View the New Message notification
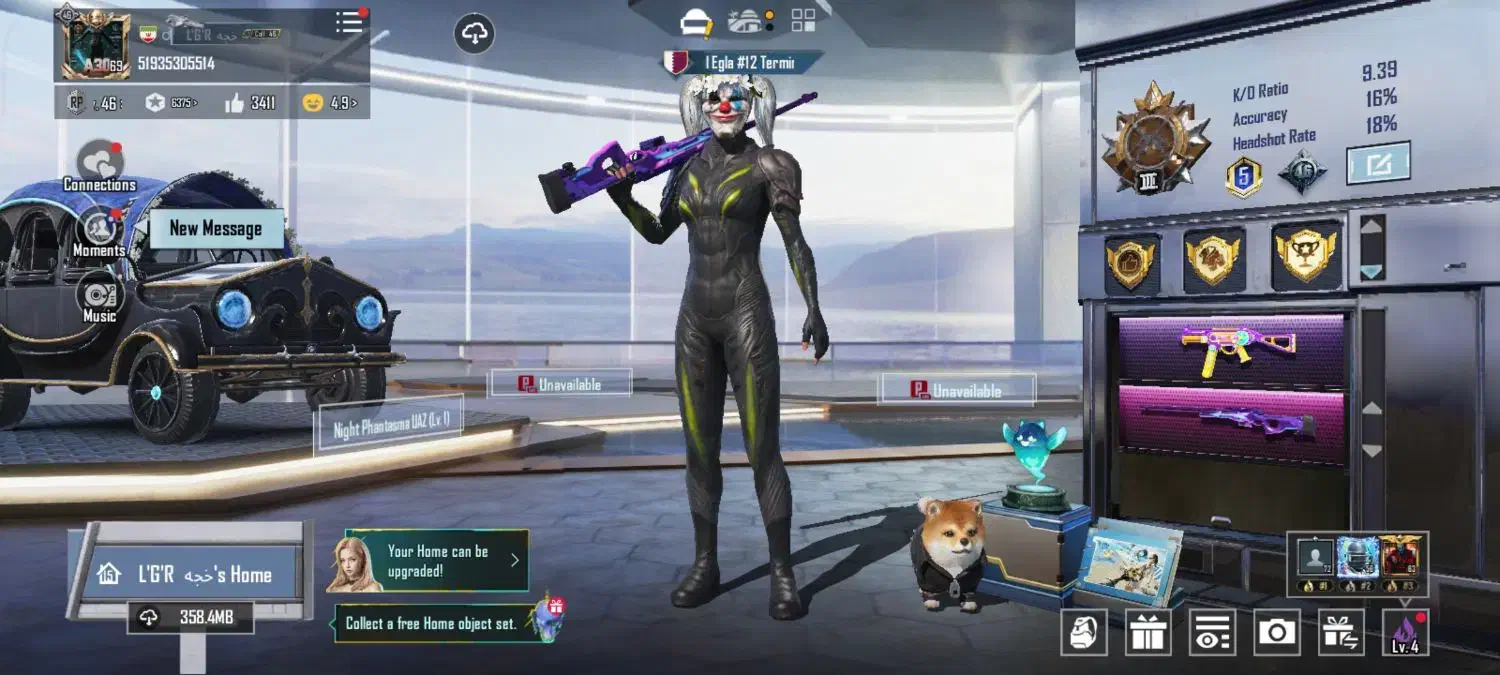 215,229
